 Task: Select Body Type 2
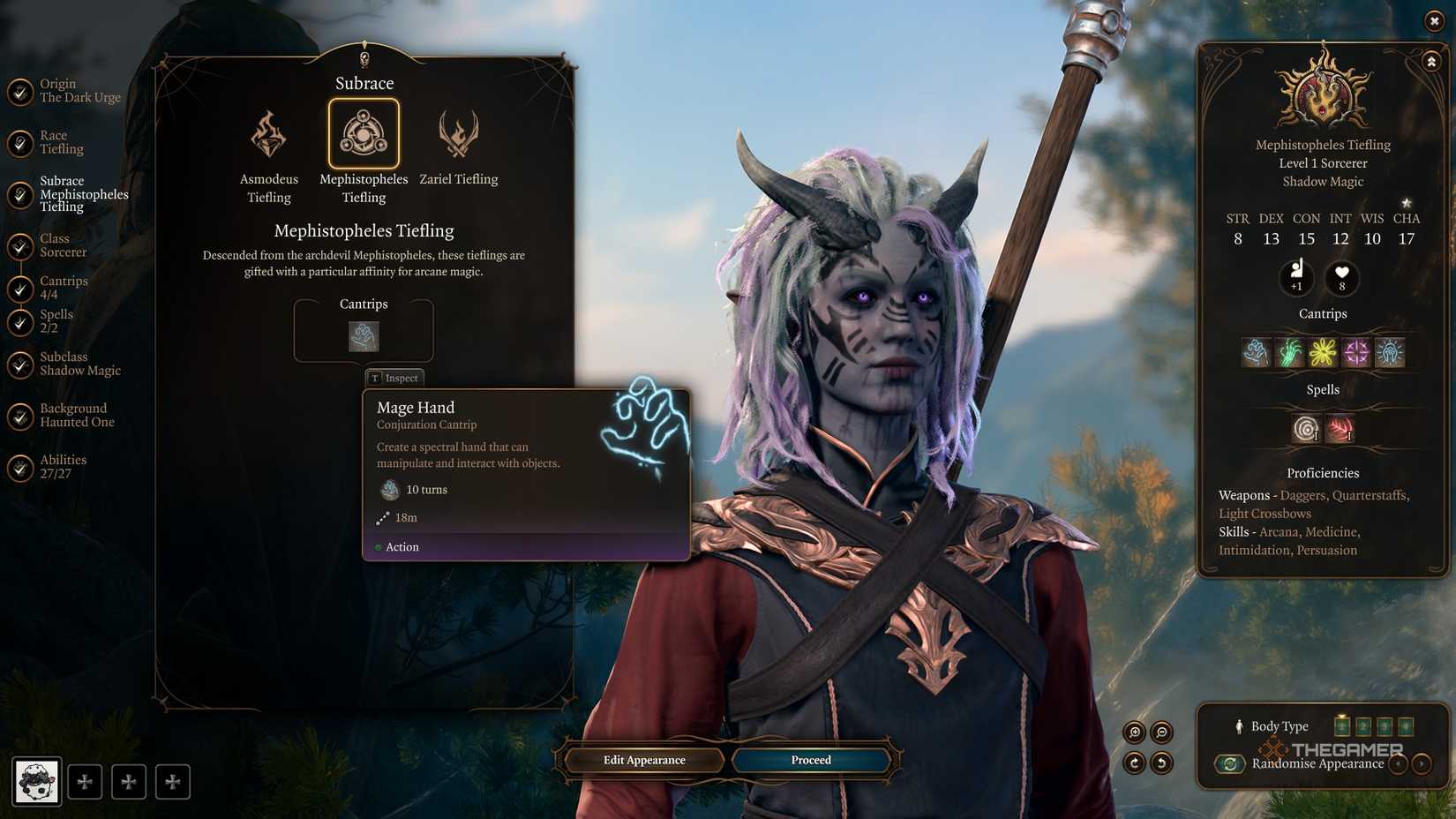pyautogui.click(x=1363, y=725)
